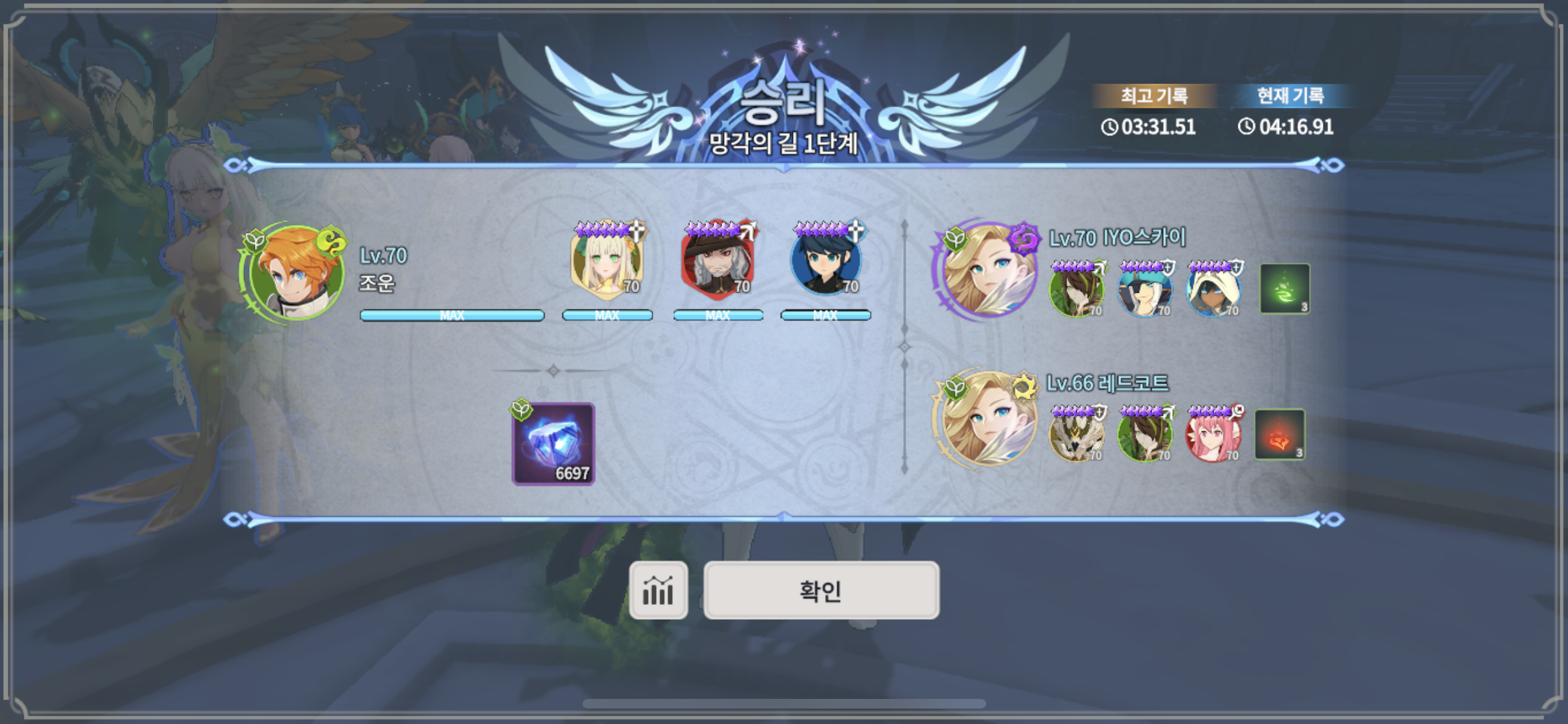The height and width of the screenshot is (724, 1568).
Task: Select the blue crystal reward showing 6697
Action: (553, 444)
